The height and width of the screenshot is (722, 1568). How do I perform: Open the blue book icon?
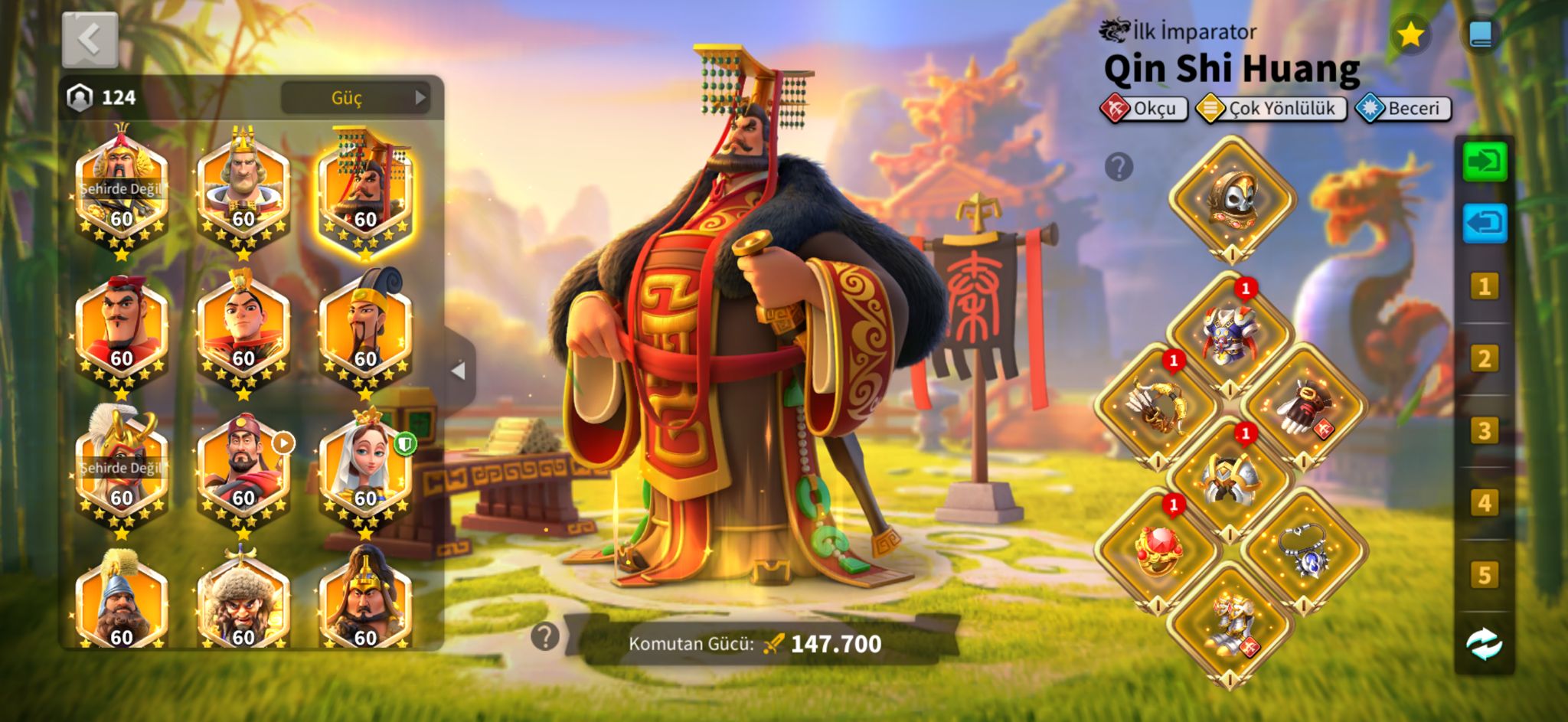point(1481,35)
